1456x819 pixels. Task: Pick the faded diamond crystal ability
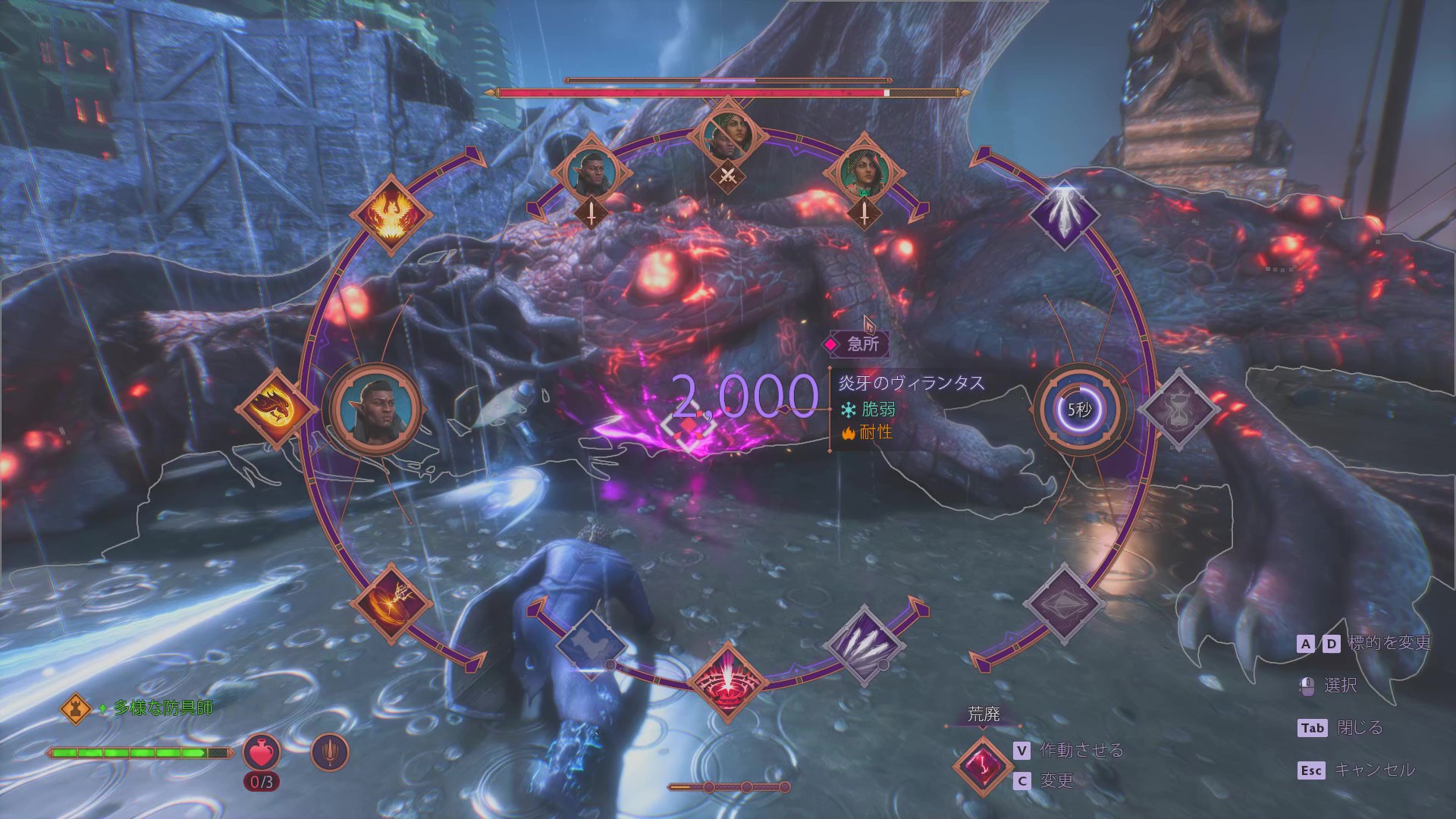pyautogui.click(x=1063, y=604)
